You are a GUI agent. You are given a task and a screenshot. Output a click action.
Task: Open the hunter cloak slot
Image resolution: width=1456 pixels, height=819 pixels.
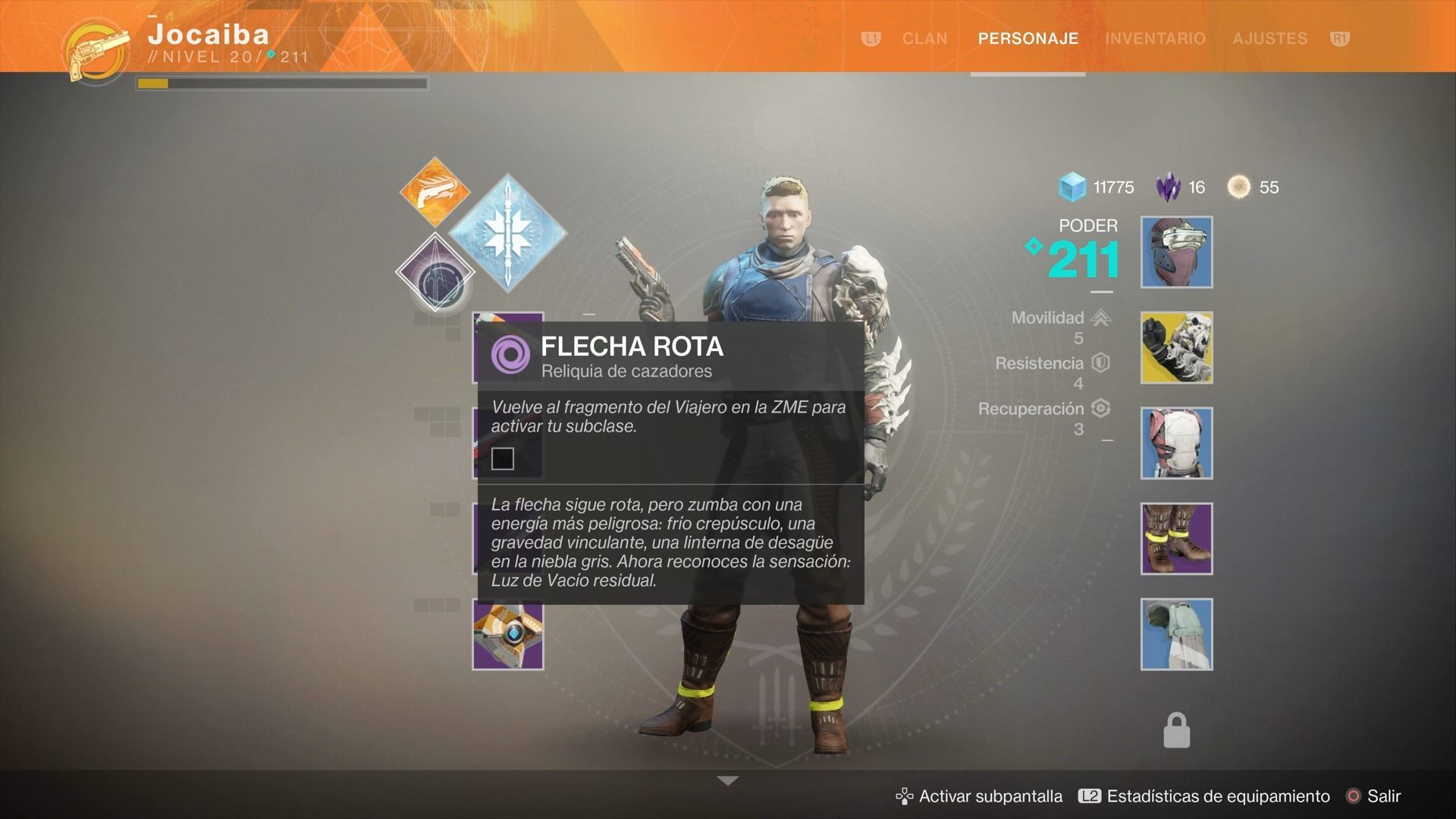pyautogui.click(x=1176, y=635)
